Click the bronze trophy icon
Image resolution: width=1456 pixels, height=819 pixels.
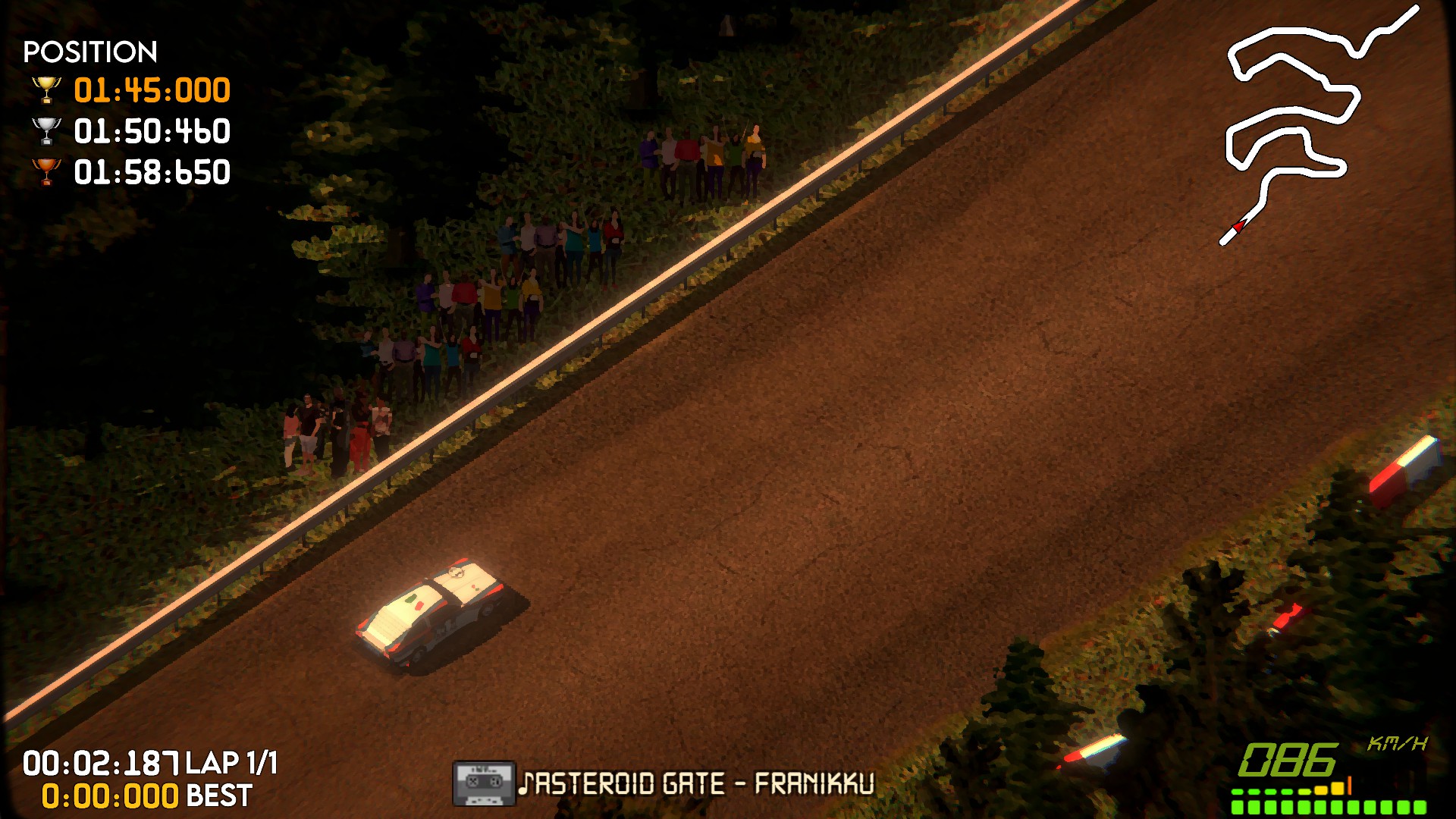tap(47, 171)
